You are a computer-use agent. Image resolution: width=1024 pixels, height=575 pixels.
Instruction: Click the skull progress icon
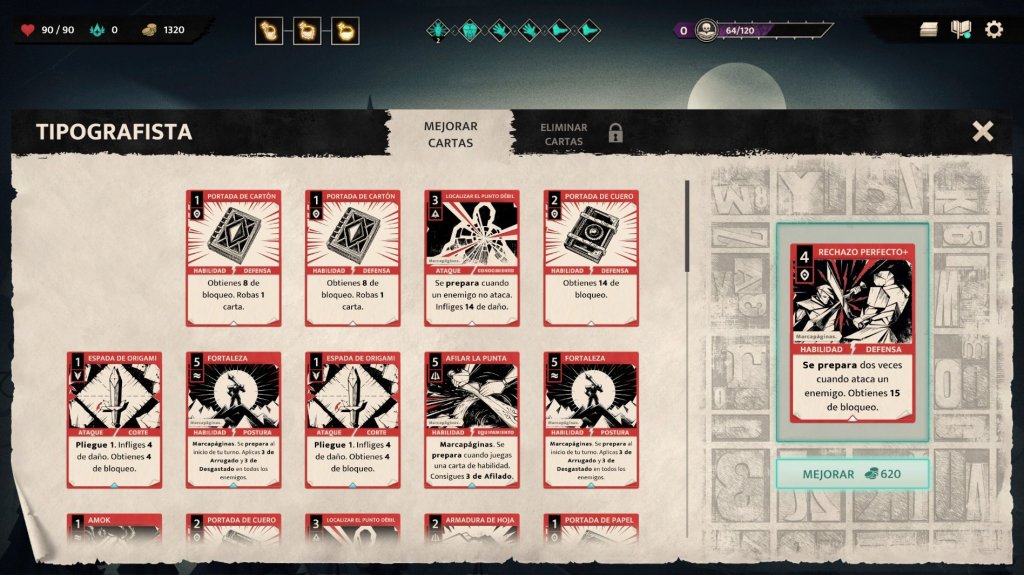pyautogui.click(x=707, y=30)
